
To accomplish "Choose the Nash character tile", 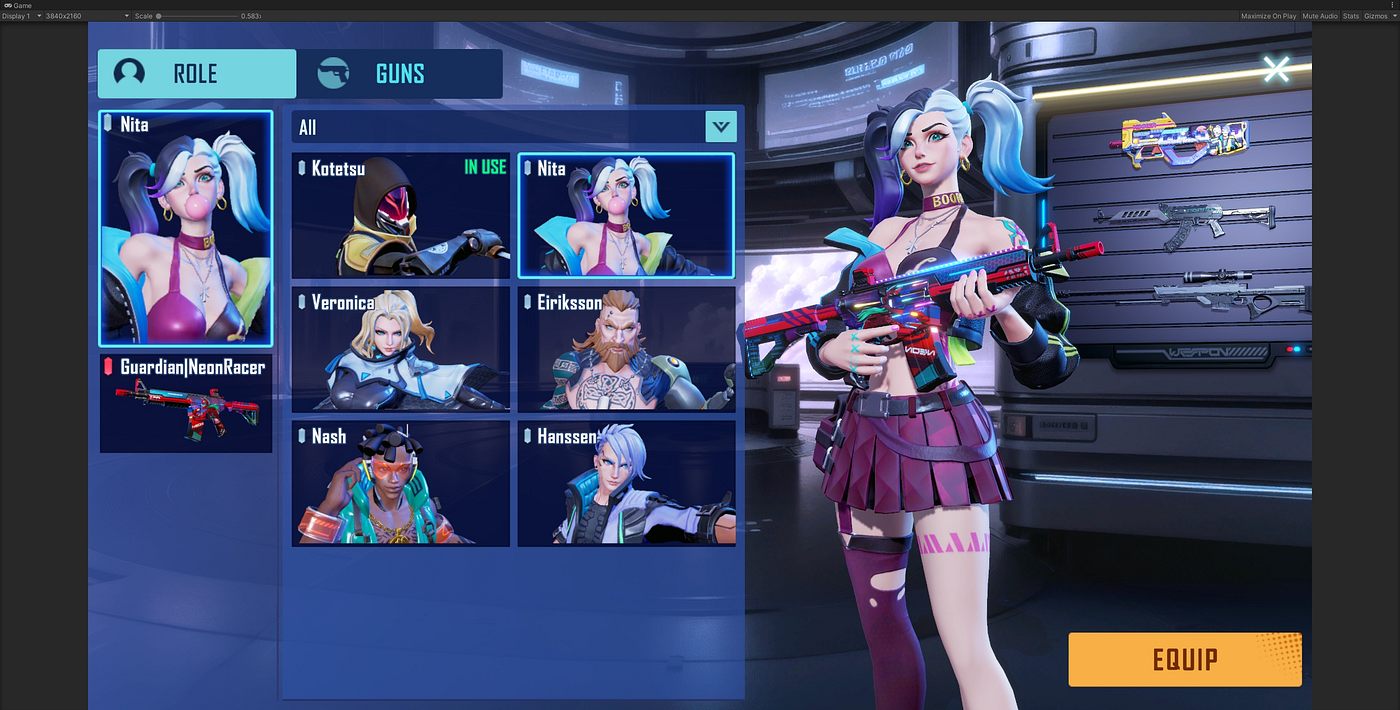I will pos(401,484).
